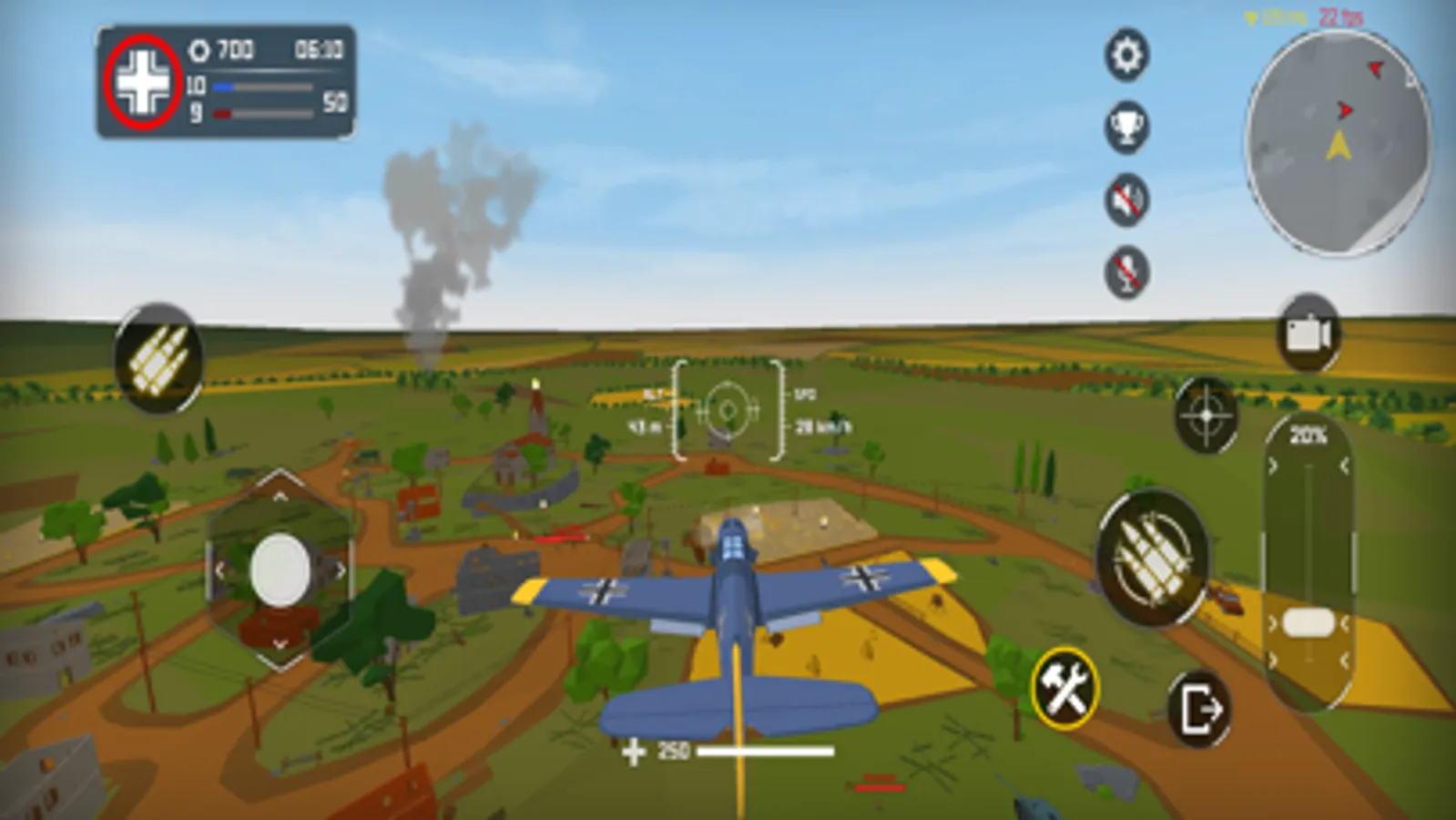Unmute game sound icon
Viewport: 1456px width, 820px height.
pos(1125,200)
